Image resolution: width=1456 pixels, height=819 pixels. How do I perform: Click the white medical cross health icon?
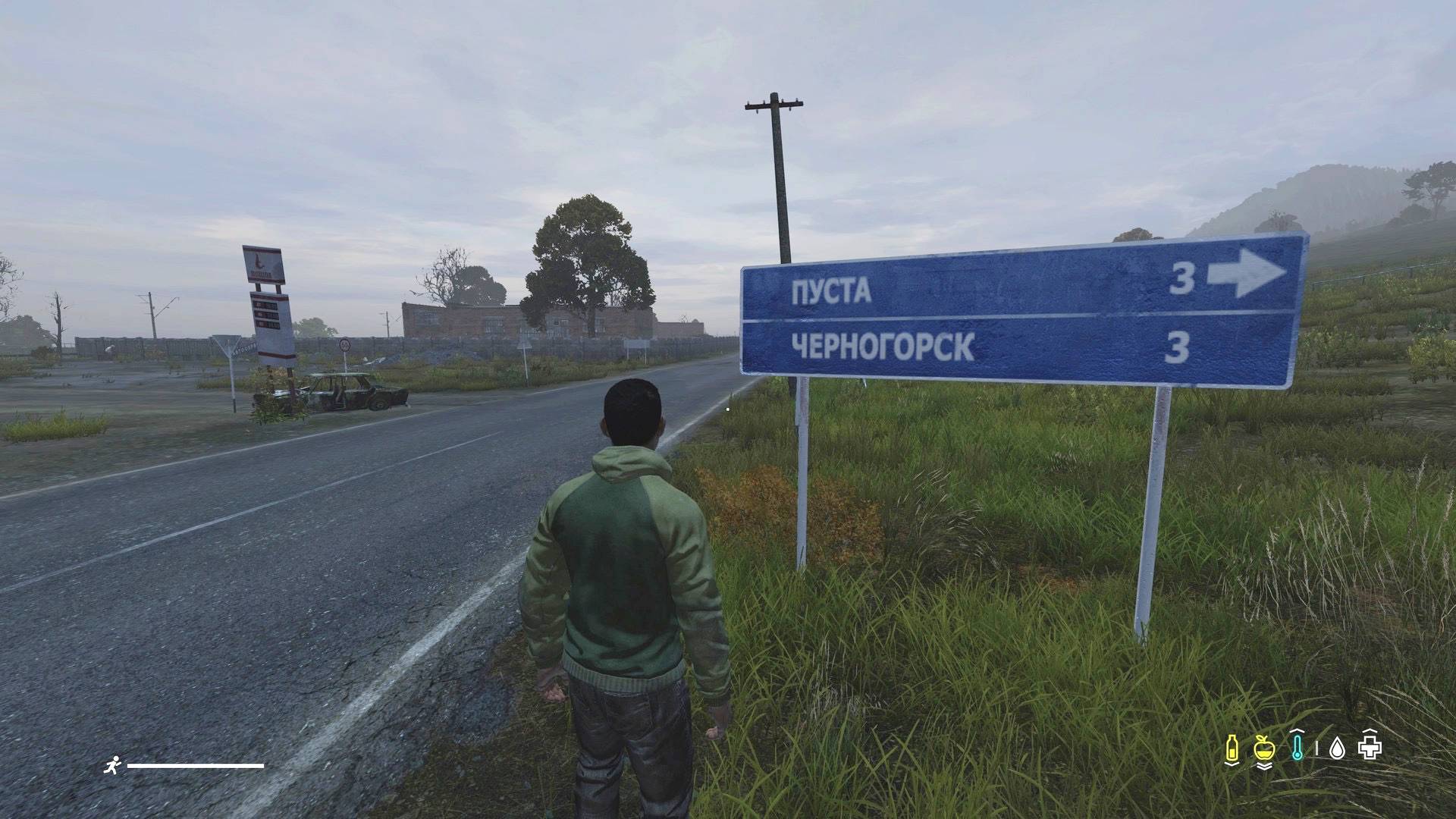(1370, 748)
